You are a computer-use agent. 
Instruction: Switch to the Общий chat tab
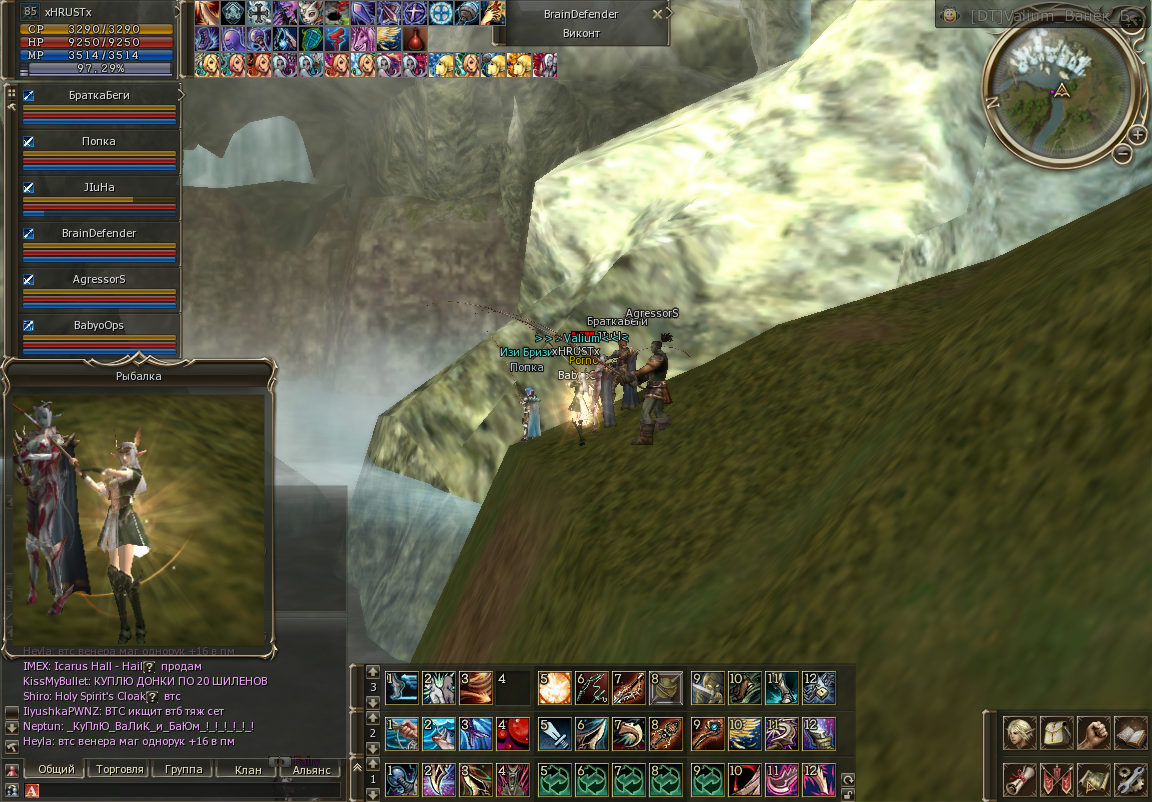pyautogui.click(x=55, y=770)
